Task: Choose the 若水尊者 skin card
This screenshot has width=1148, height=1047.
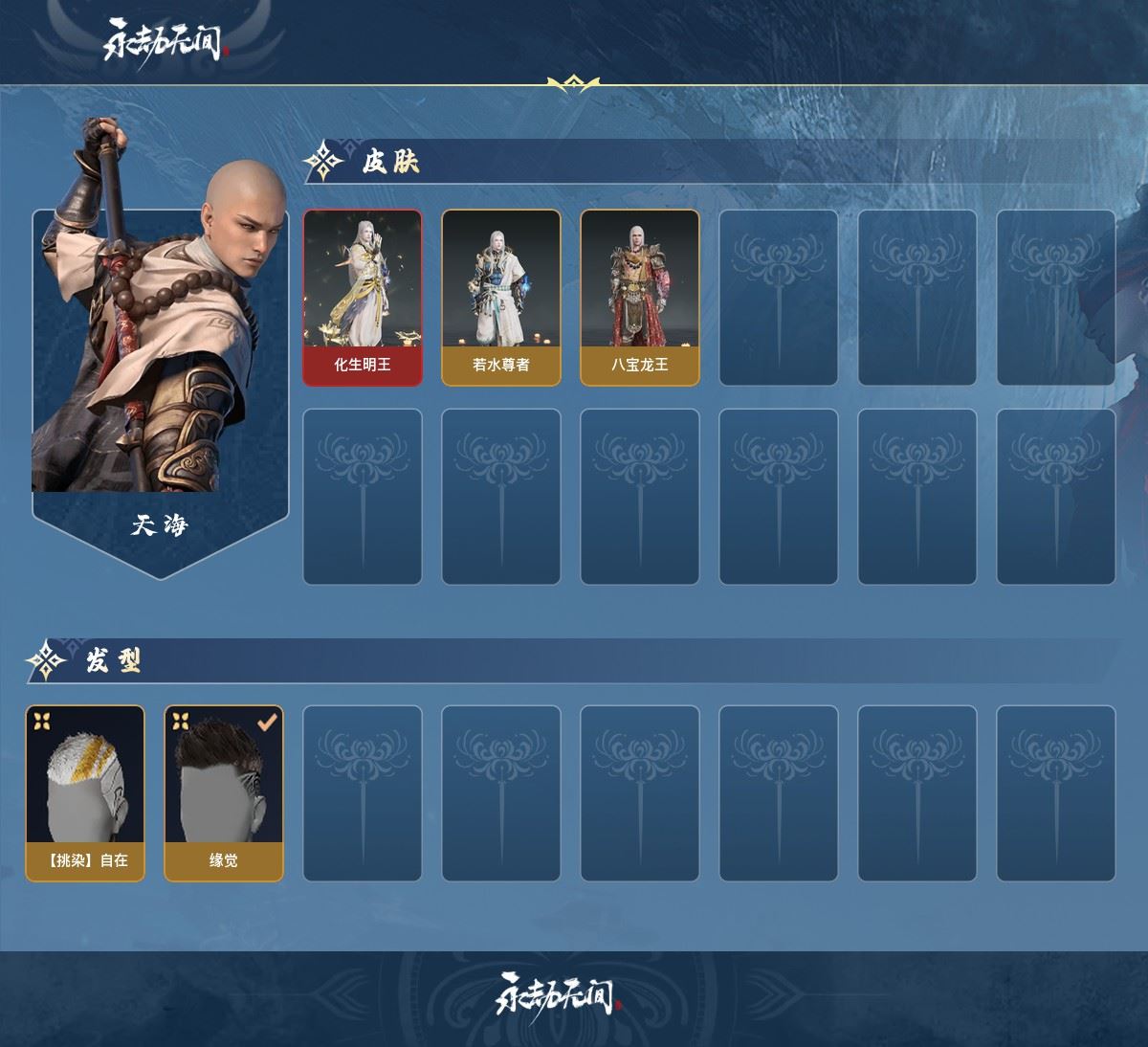Action: 500,298
